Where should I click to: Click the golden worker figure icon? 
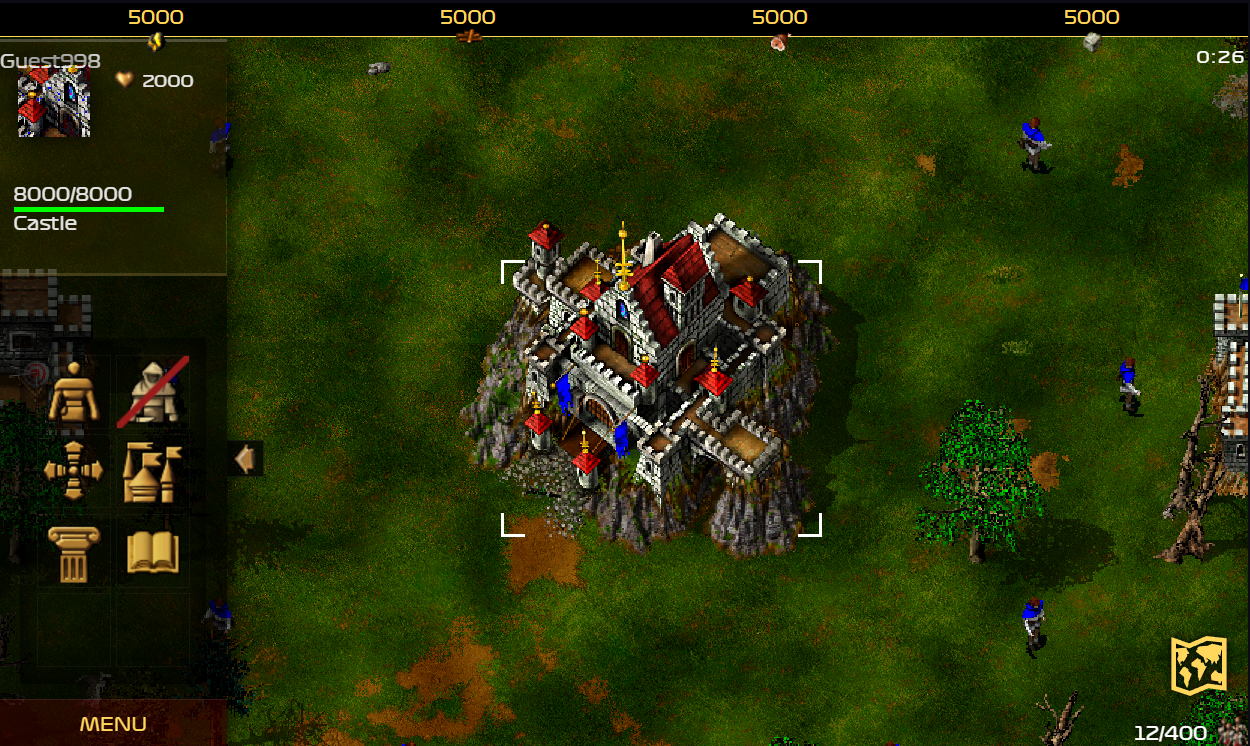tap(74, 391)
